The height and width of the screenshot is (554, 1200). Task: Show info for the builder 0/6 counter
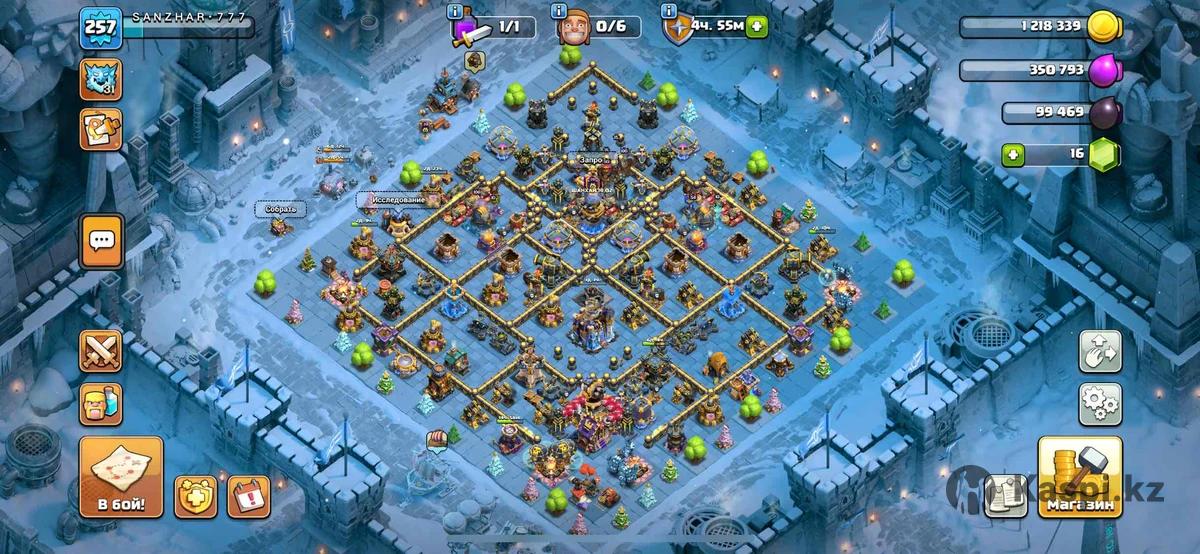557,11
